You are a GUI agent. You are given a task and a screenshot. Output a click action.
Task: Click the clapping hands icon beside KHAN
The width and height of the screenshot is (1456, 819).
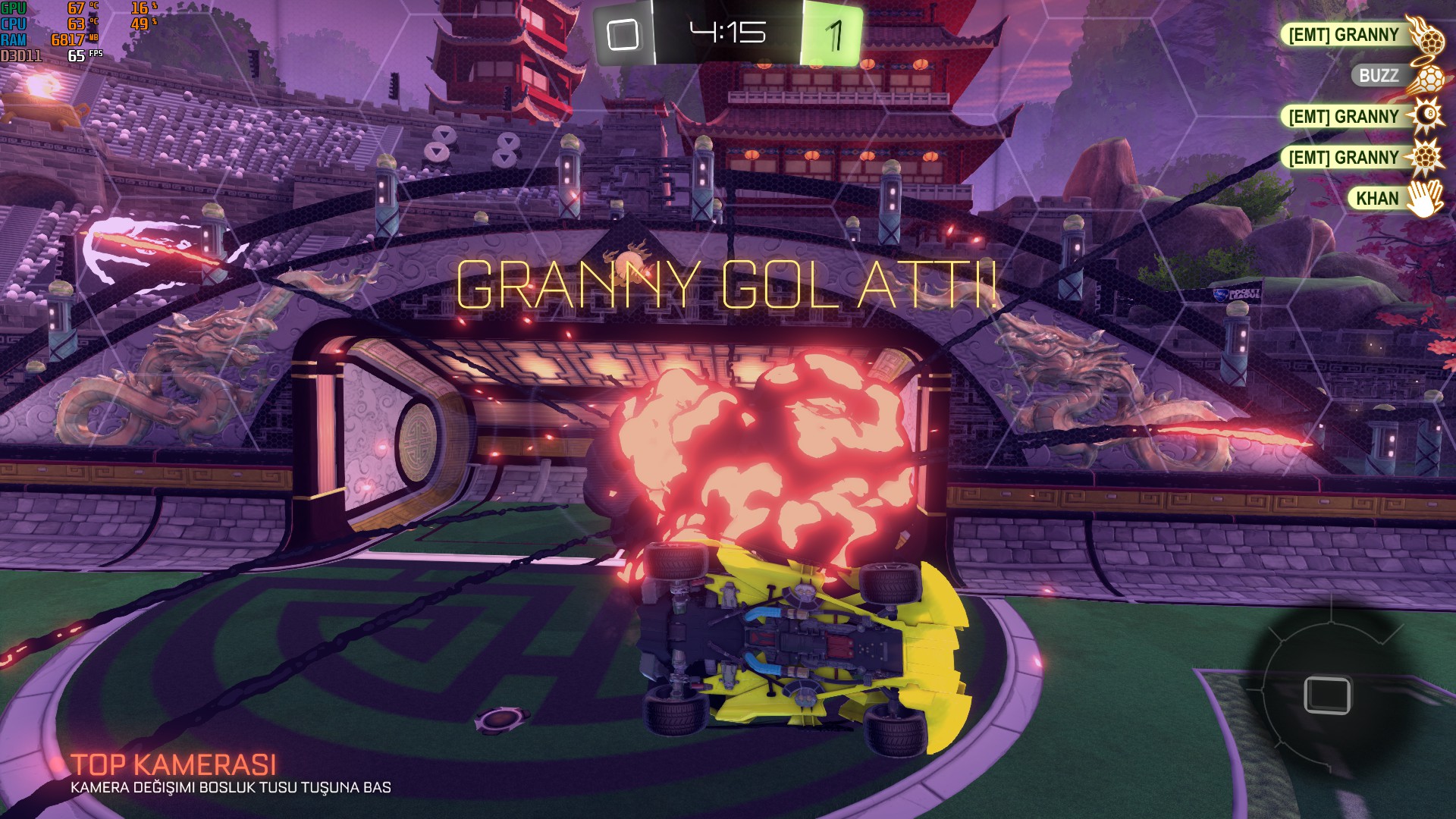(x=1425, y=199)
